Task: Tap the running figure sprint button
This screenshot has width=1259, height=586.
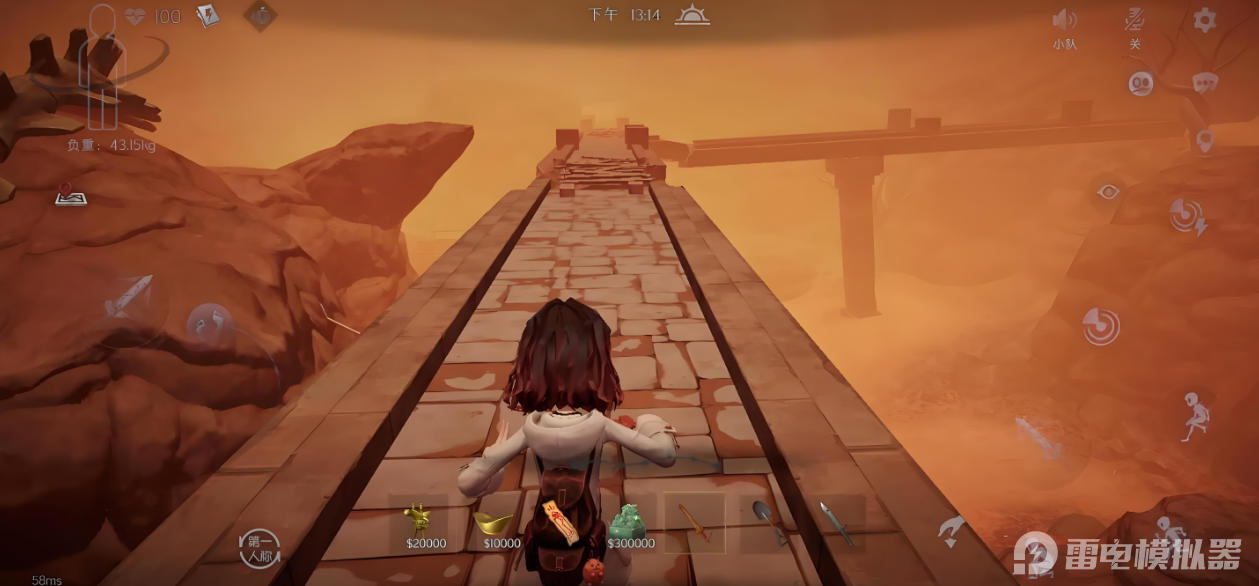Action: point(1192,416)
